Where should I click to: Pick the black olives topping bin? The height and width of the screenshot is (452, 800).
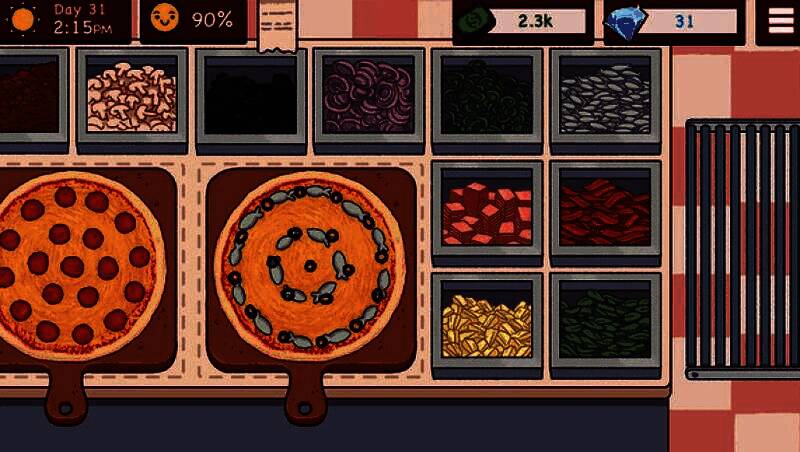click(250, 95)
